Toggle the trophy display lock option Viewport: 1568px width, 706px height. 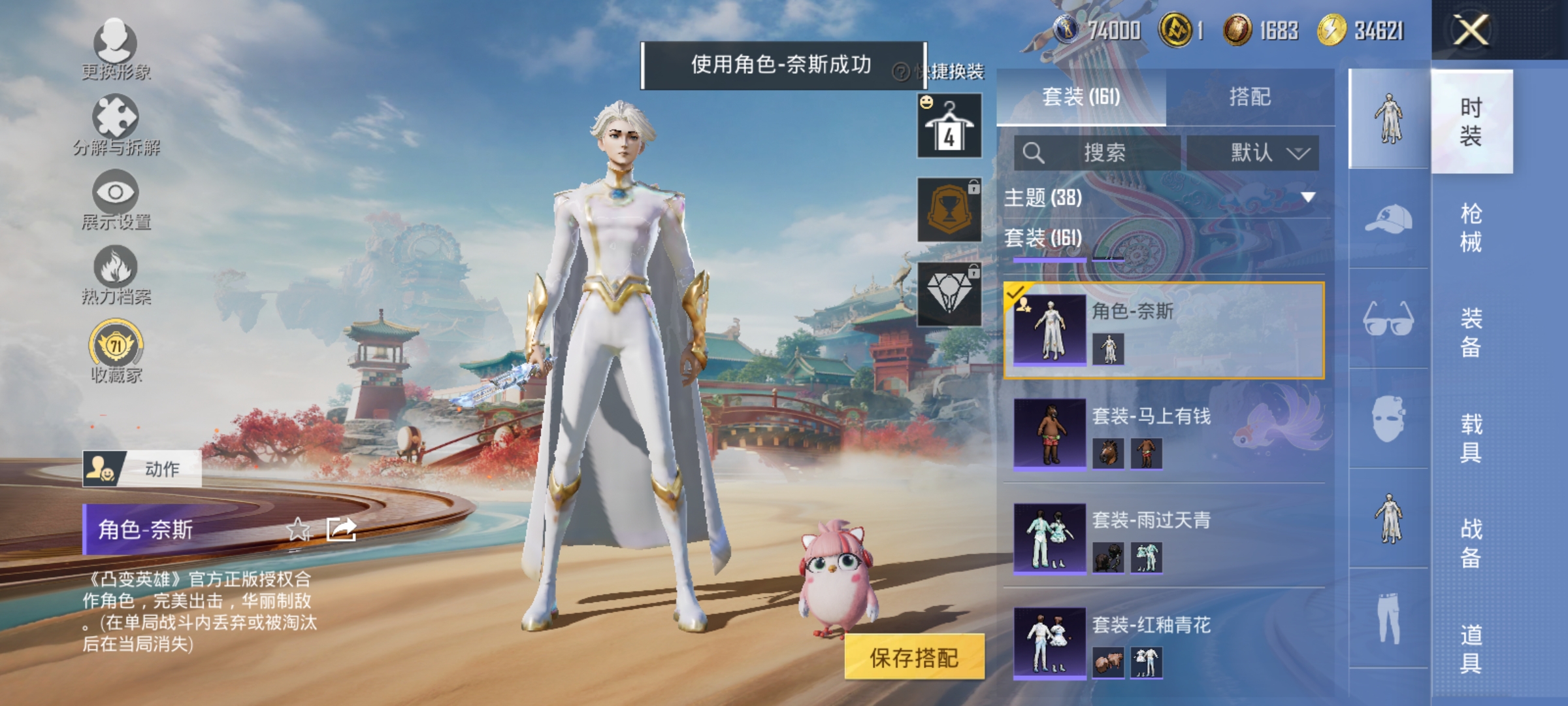(x=949, y=208)
